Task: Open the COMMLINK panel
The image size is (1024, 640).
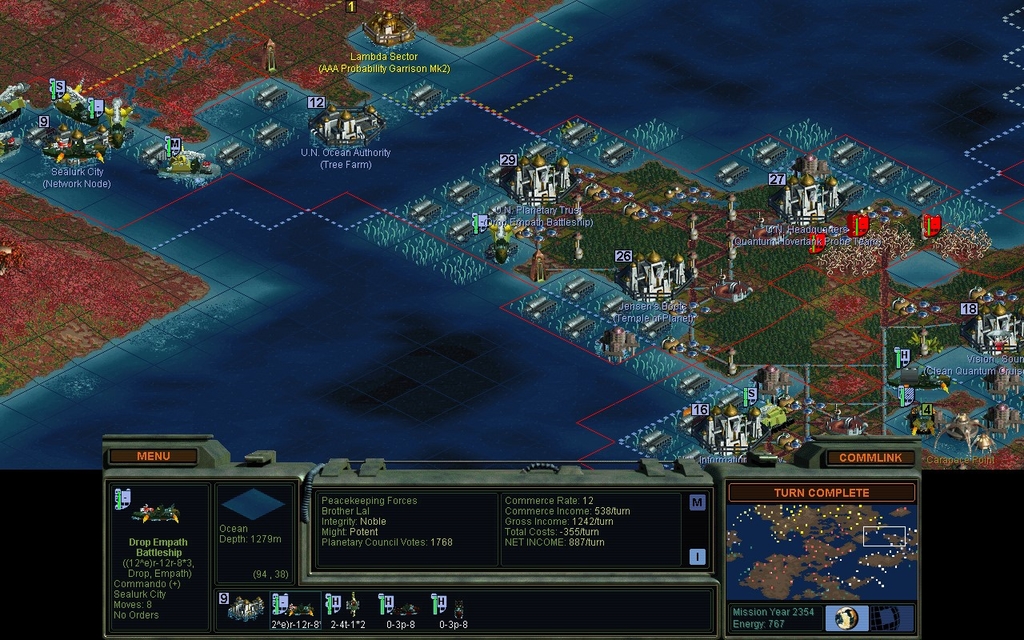Action: point(870,457)
